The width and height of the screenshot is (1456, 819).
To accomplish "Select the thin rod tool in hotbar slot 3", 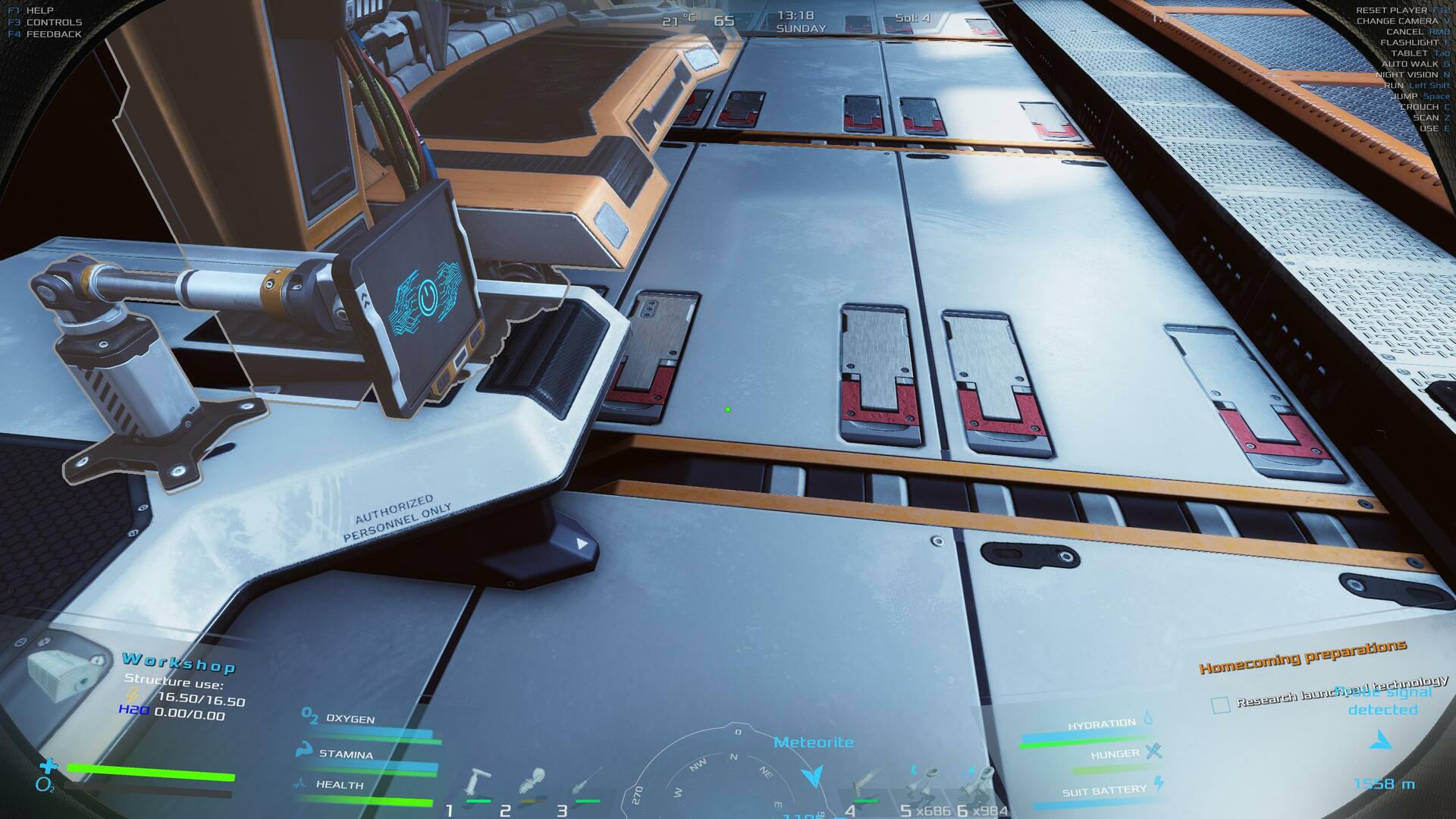I will (x=587, y=782).
